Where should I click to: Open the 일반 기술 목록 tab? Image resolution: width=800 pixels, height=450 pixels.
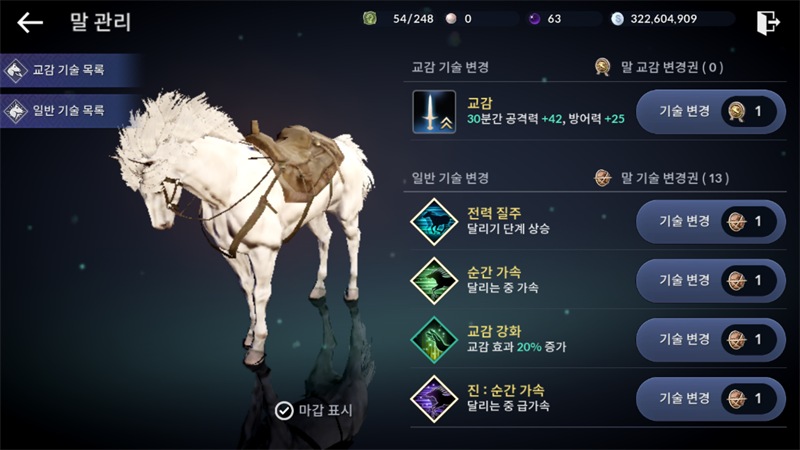coord(68,110)
